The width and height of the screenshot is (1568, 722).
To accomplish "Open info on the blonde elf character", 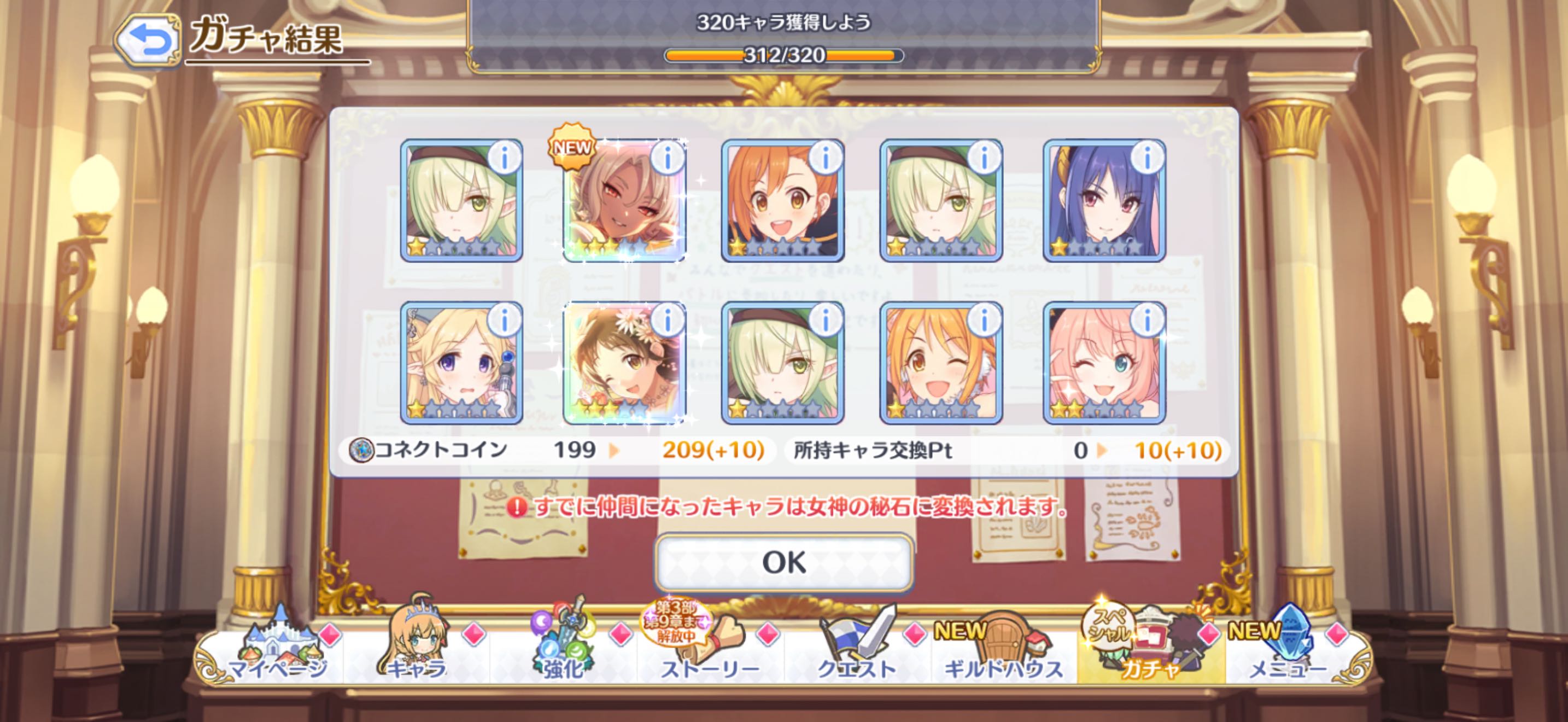I will (504, 320).
